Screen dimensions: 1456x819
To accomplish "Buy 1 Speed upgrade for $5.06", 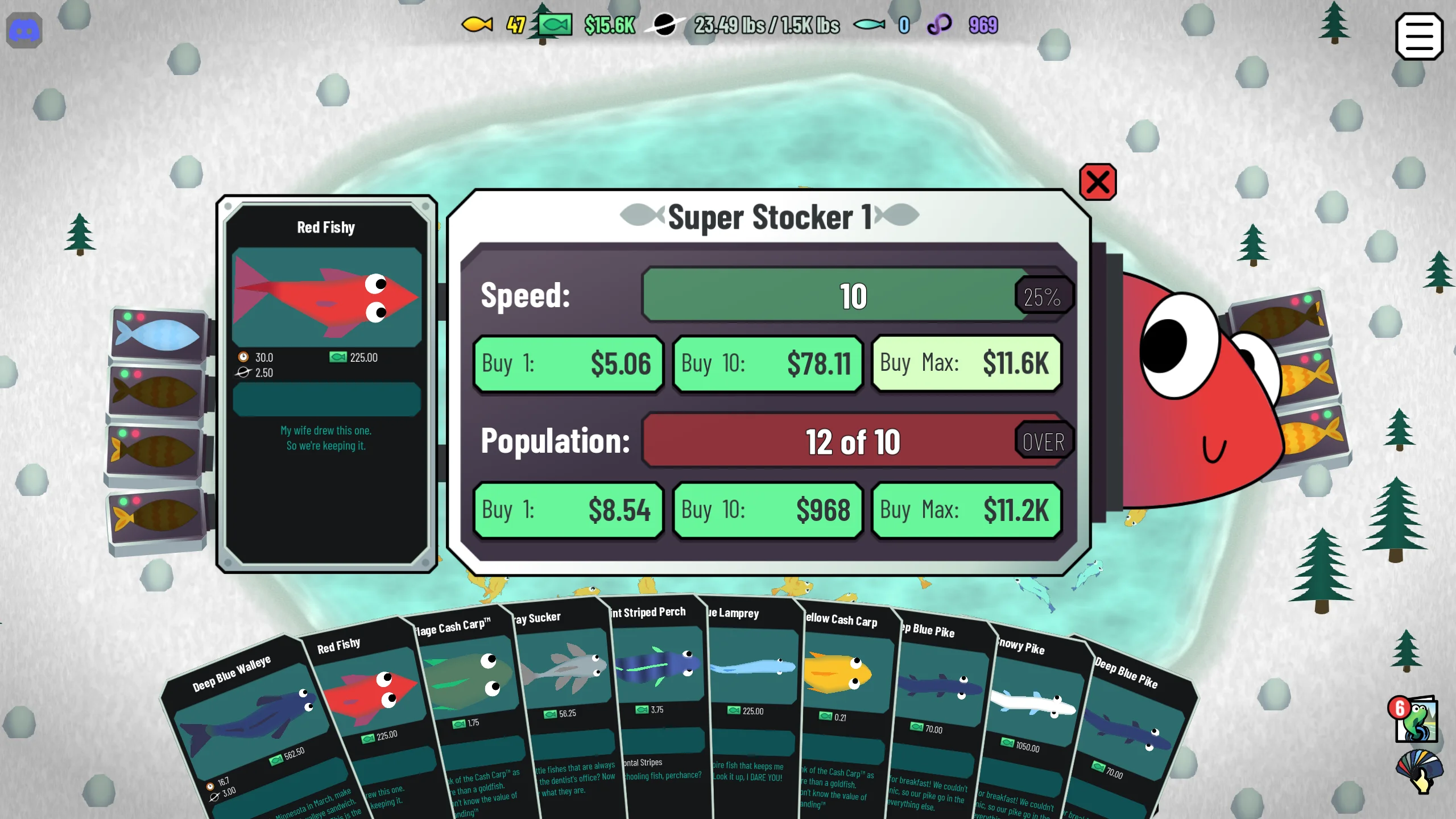I will pos(568,364).
